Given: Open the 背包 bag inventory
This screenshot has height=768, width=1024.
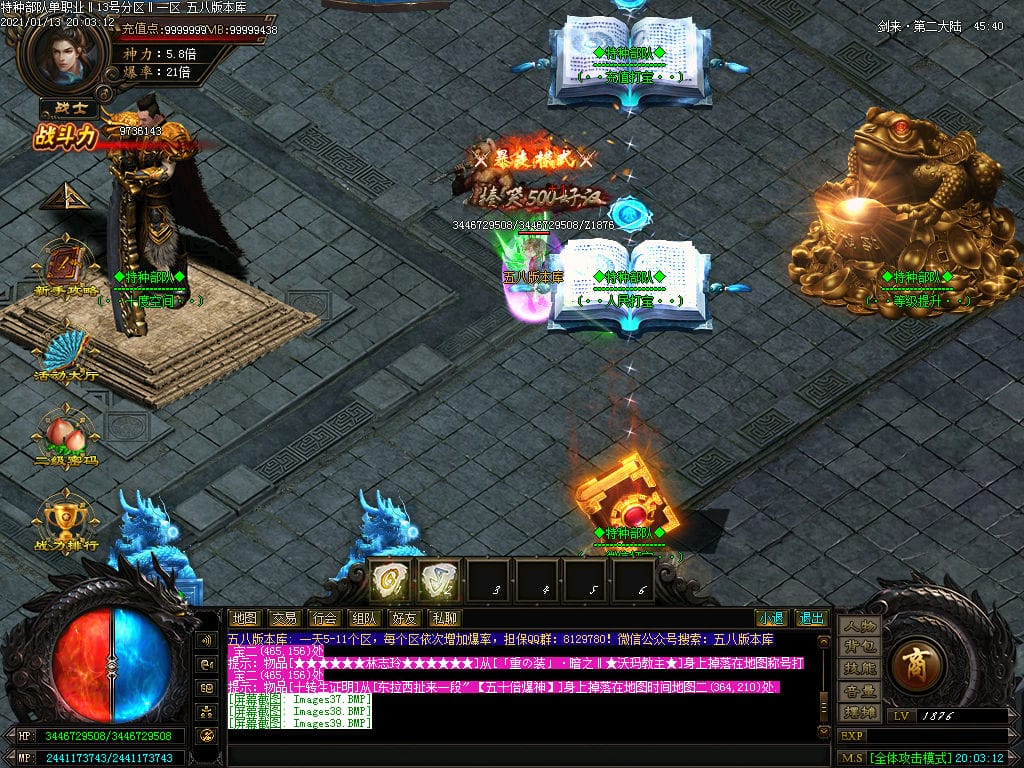Looking at the screenshot, I should point(859,648).
